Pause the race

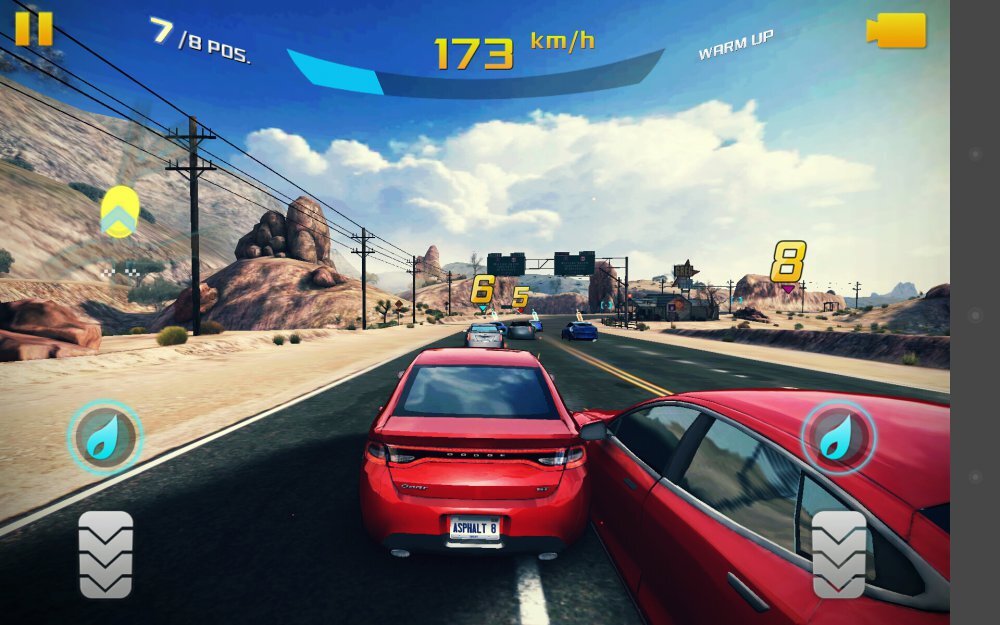(x=33, y=28)
